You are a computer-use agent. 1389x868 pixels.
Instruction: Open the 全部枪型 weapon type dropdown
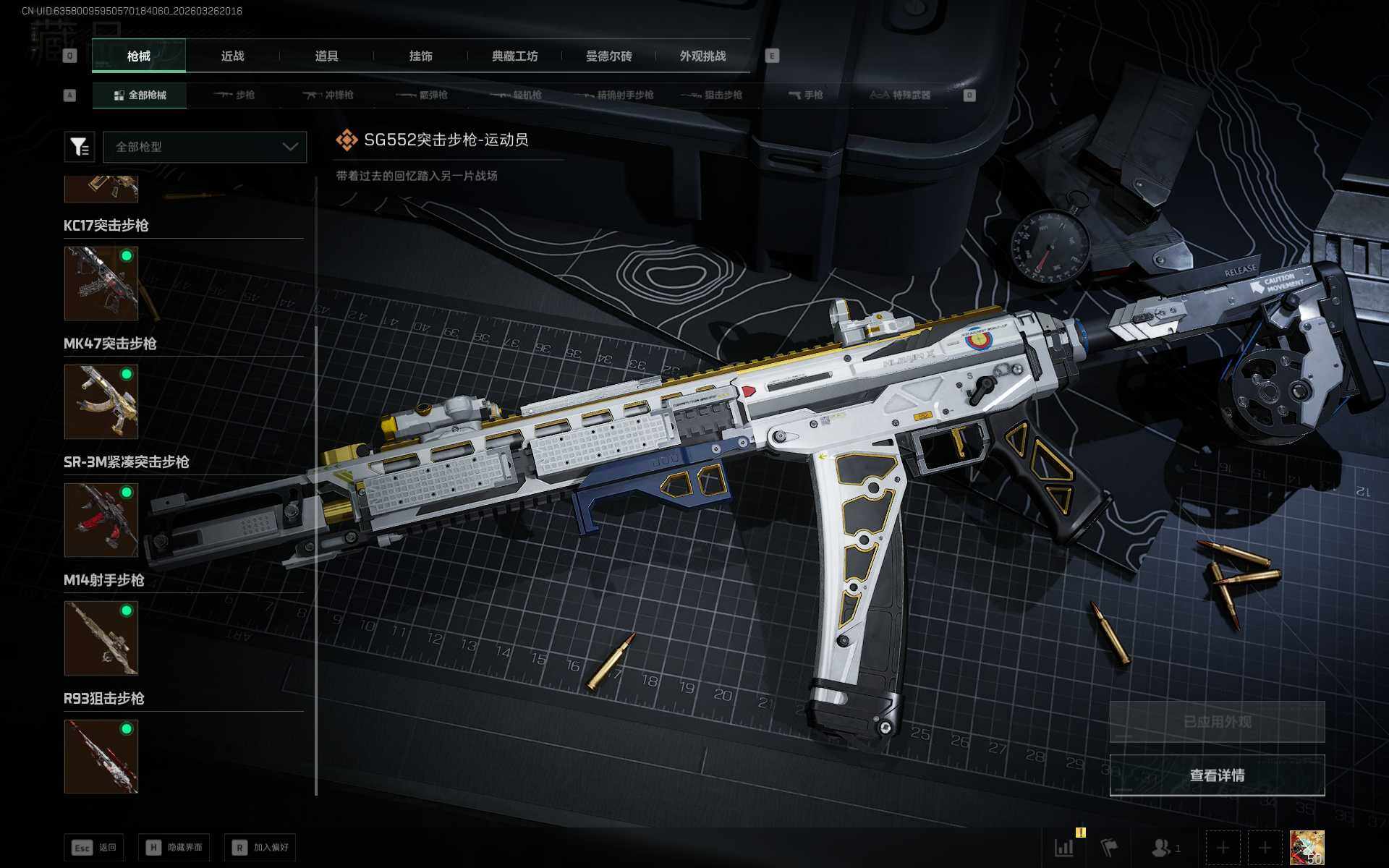tap(205, 147)
